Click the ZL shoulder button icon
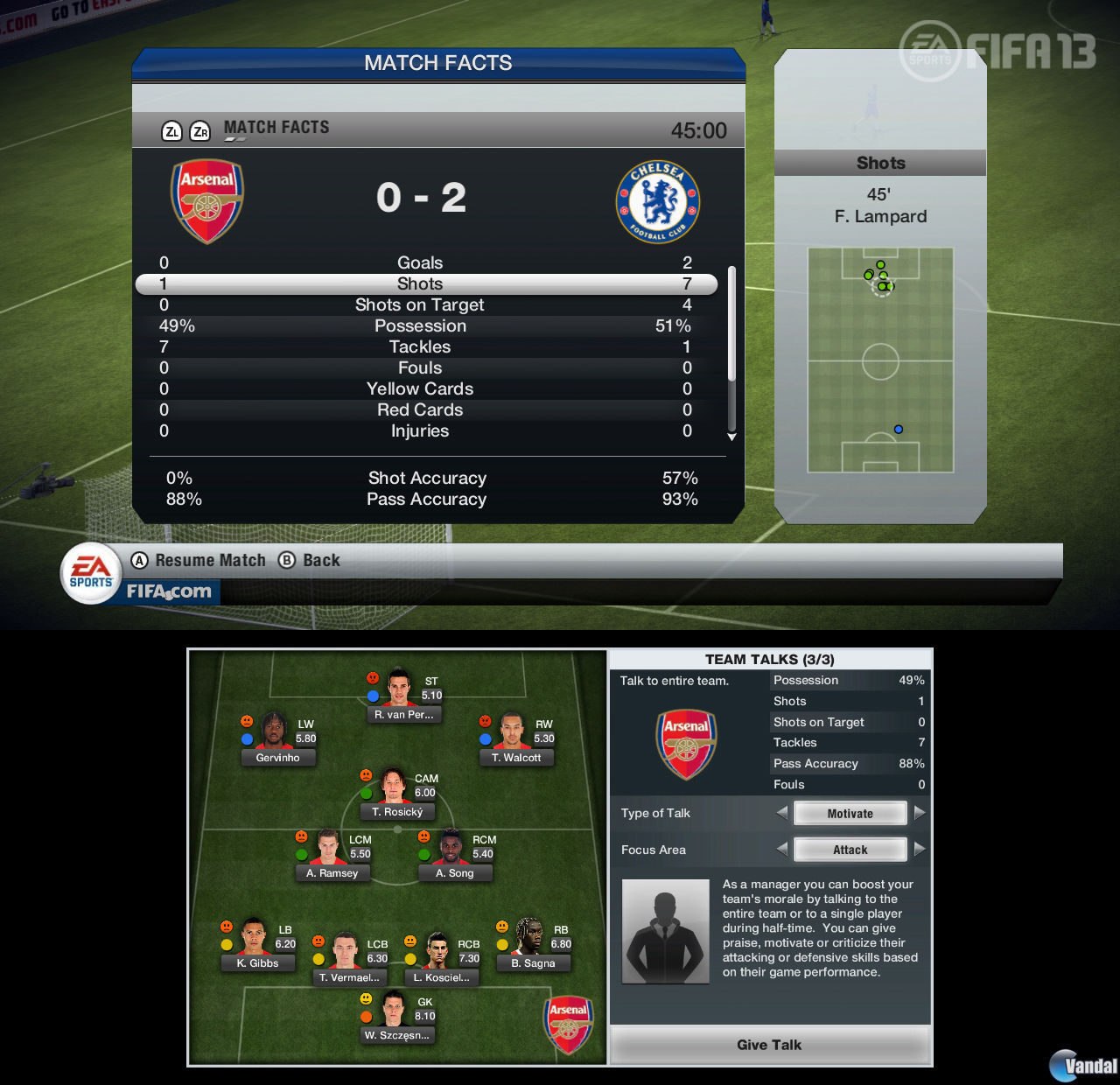The width and height of the screenshot is (1120, 1085). [x=172, y=130]
